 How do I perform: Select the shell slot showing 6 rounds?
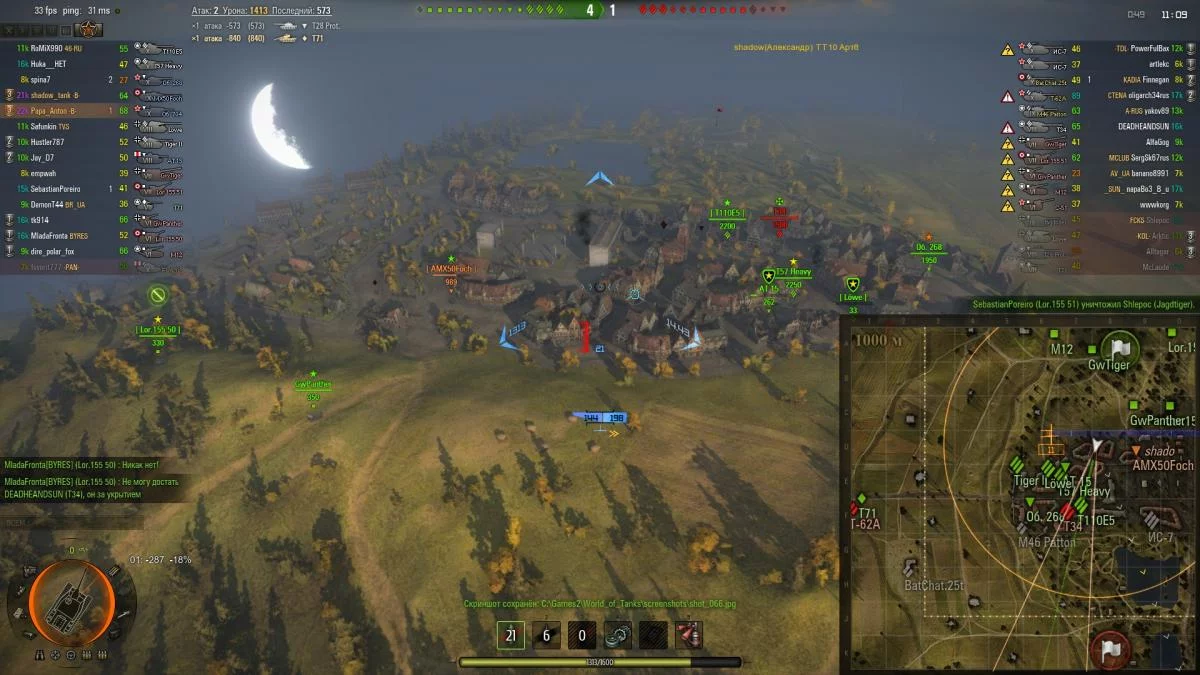coord(546,635)
